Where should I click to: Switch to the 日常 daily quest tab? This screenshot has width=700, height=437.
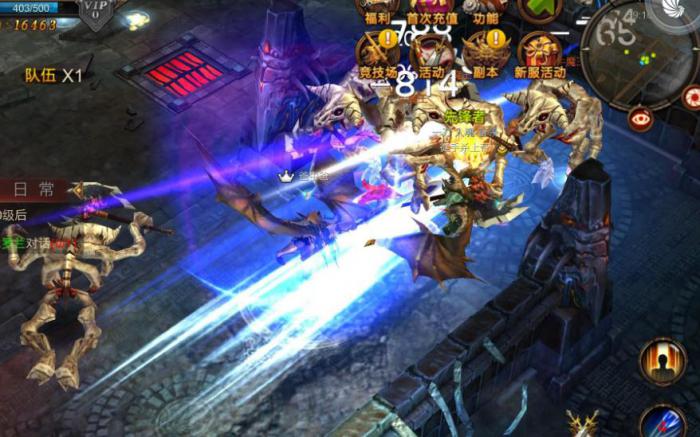pos(33,189)
